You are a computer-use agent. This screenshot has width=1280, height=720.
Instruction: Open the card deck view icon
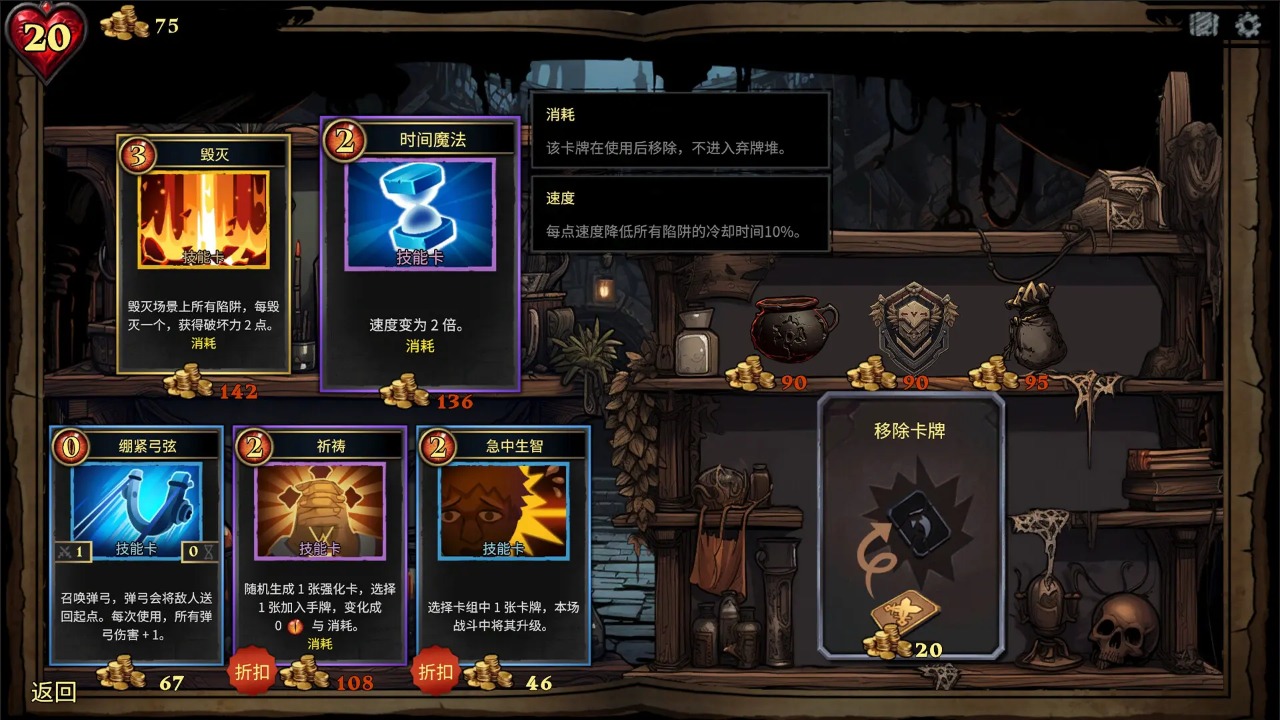coord(1204,25)
